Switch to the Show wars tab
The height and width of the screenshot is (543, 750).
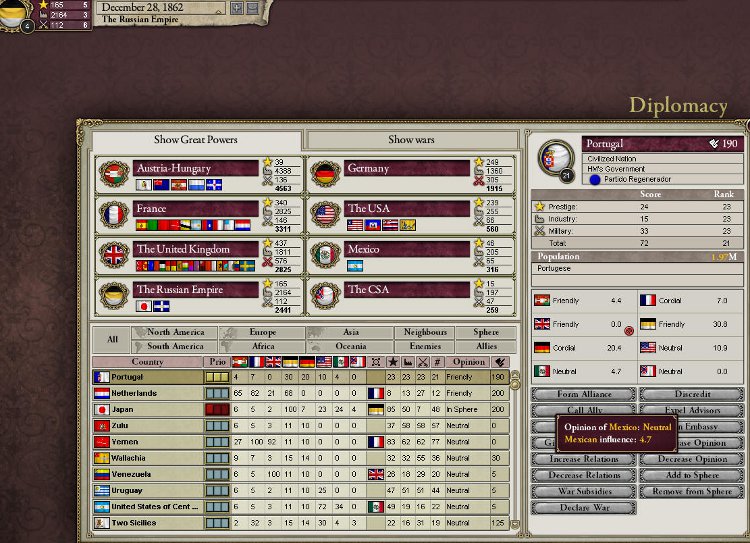click(410, 140)
